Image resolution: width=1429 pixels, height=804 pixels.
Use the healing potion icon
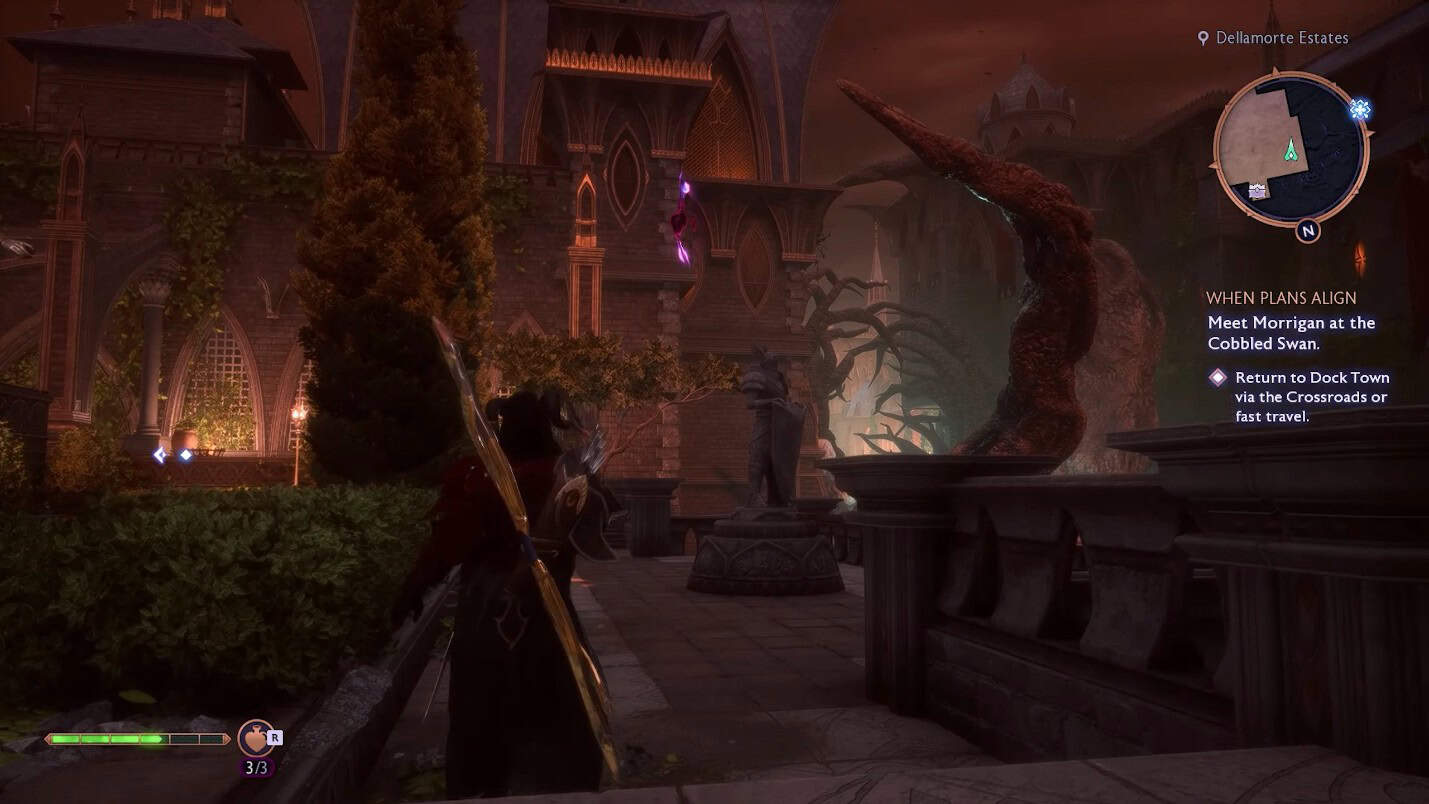pyautogui.click(x=255, y=739)
